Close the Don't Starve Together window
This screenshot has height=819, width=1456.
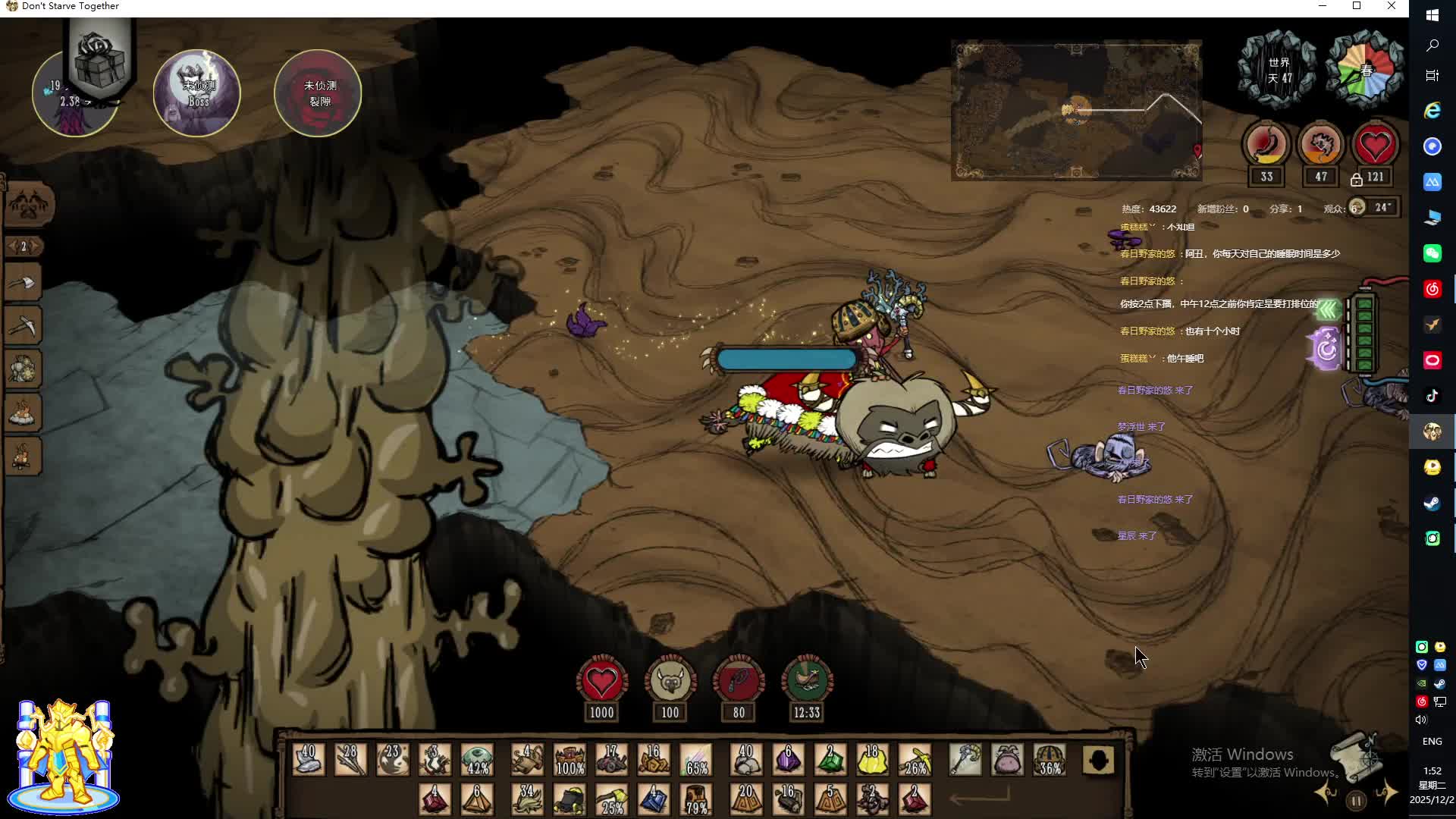click(x=1392, y=6)
